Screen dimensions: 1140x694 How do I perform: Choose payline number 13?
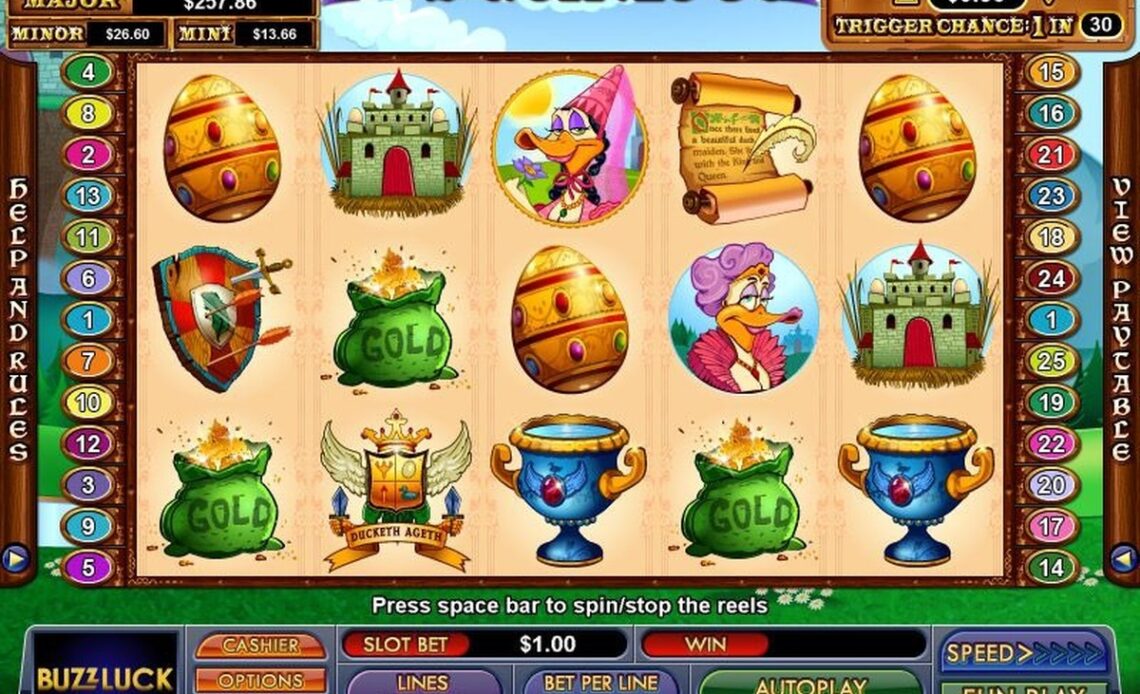point(89,196)
